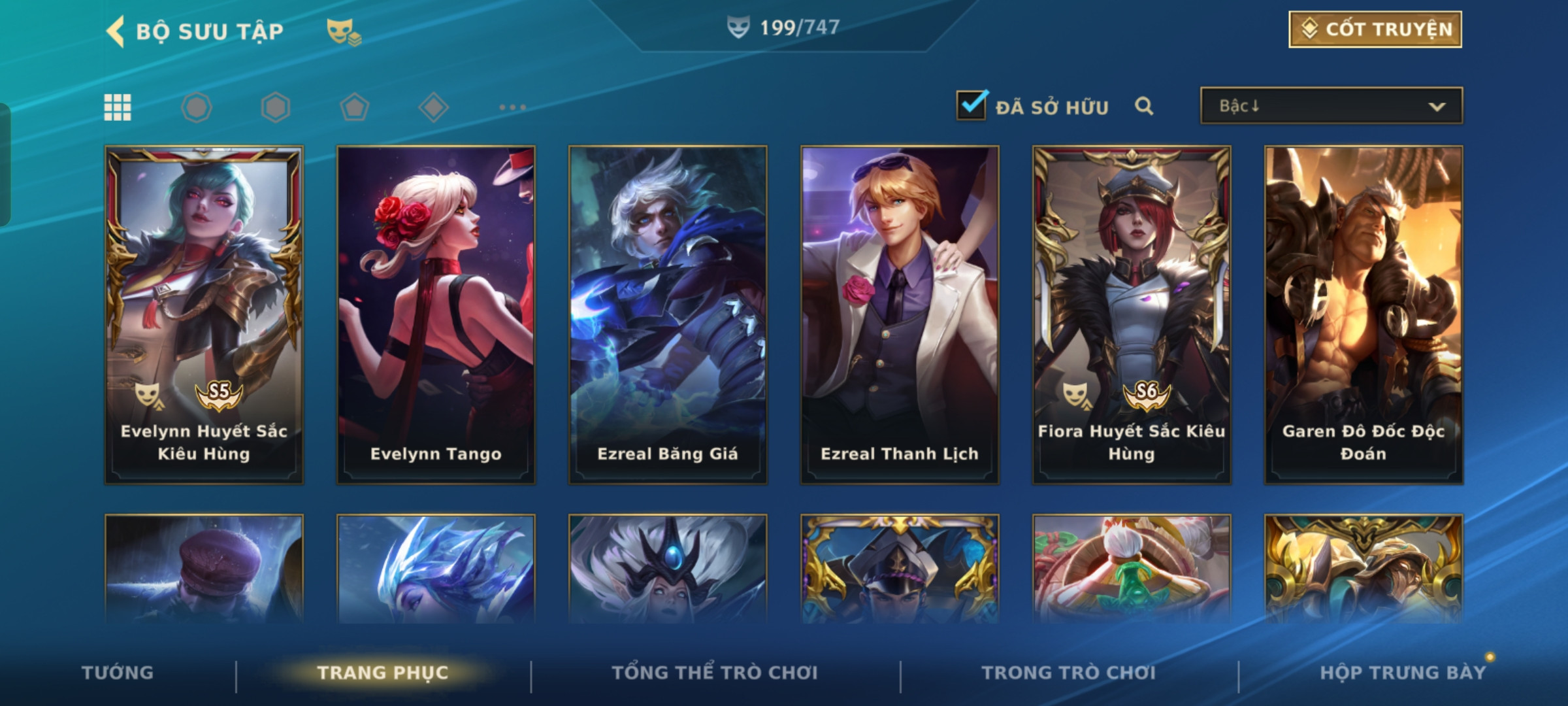Click the golden mask icon beside the title
This screenshot has width=1568, height=706.
344,31
